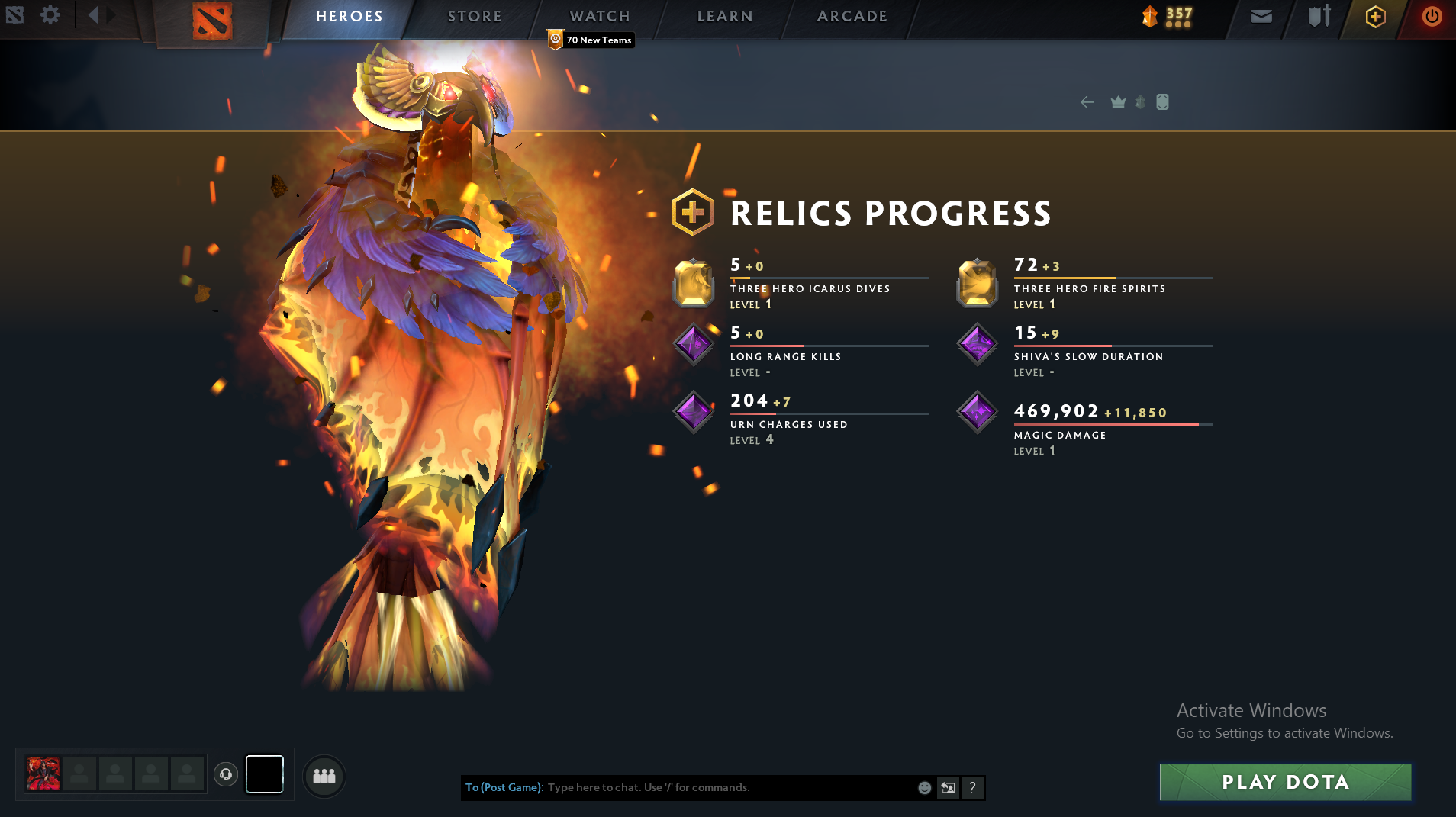Open Dota Plus gold hexagon icon
1456x817 pixels.
pyautogui.click(x=1376, y=16)
